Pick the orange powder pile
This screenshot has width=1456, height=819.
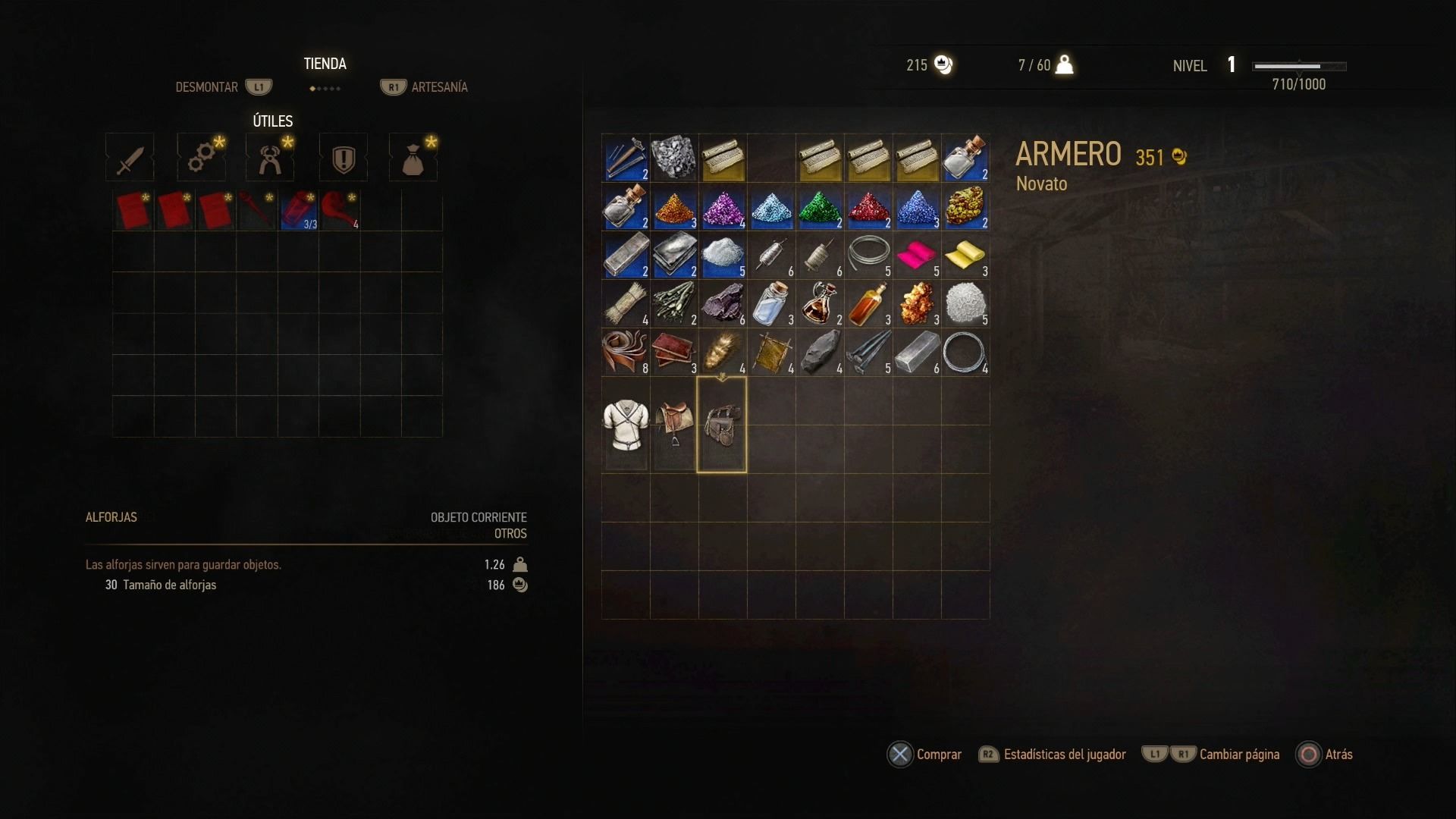point(674,208)
